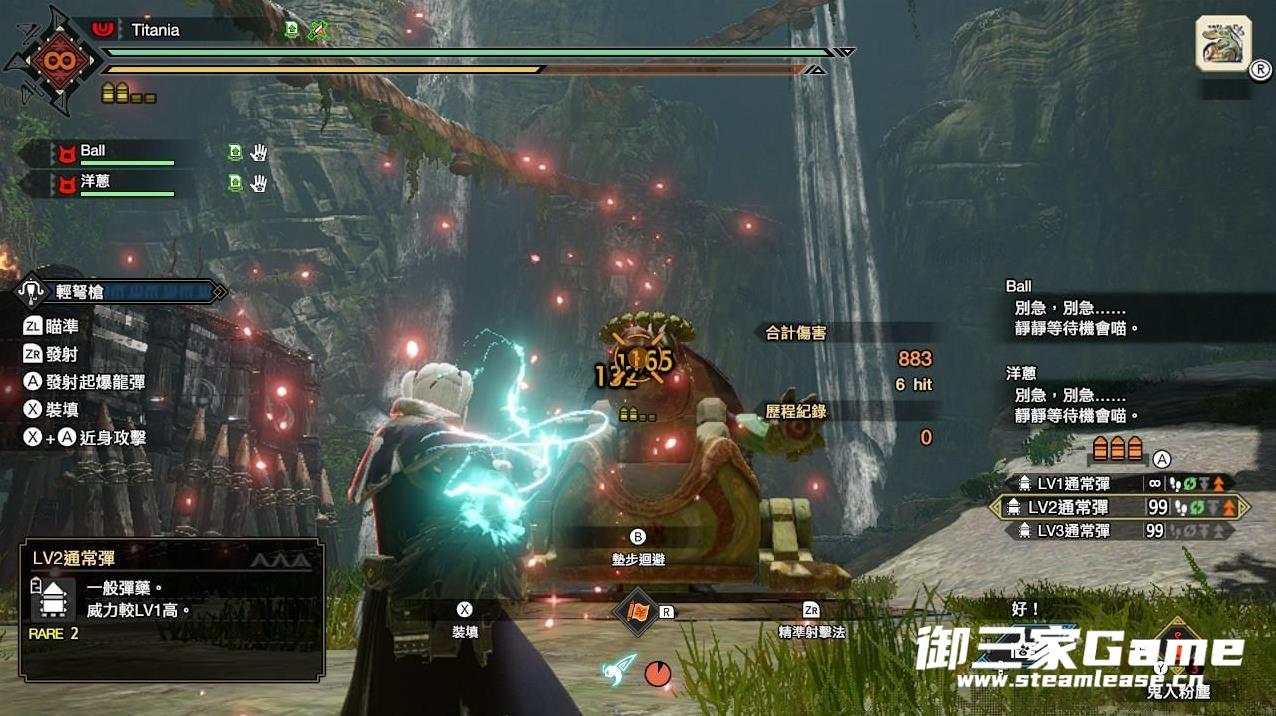1276x716 pixels.
Task: Click the target monster icon
Action: (1223, 43)
